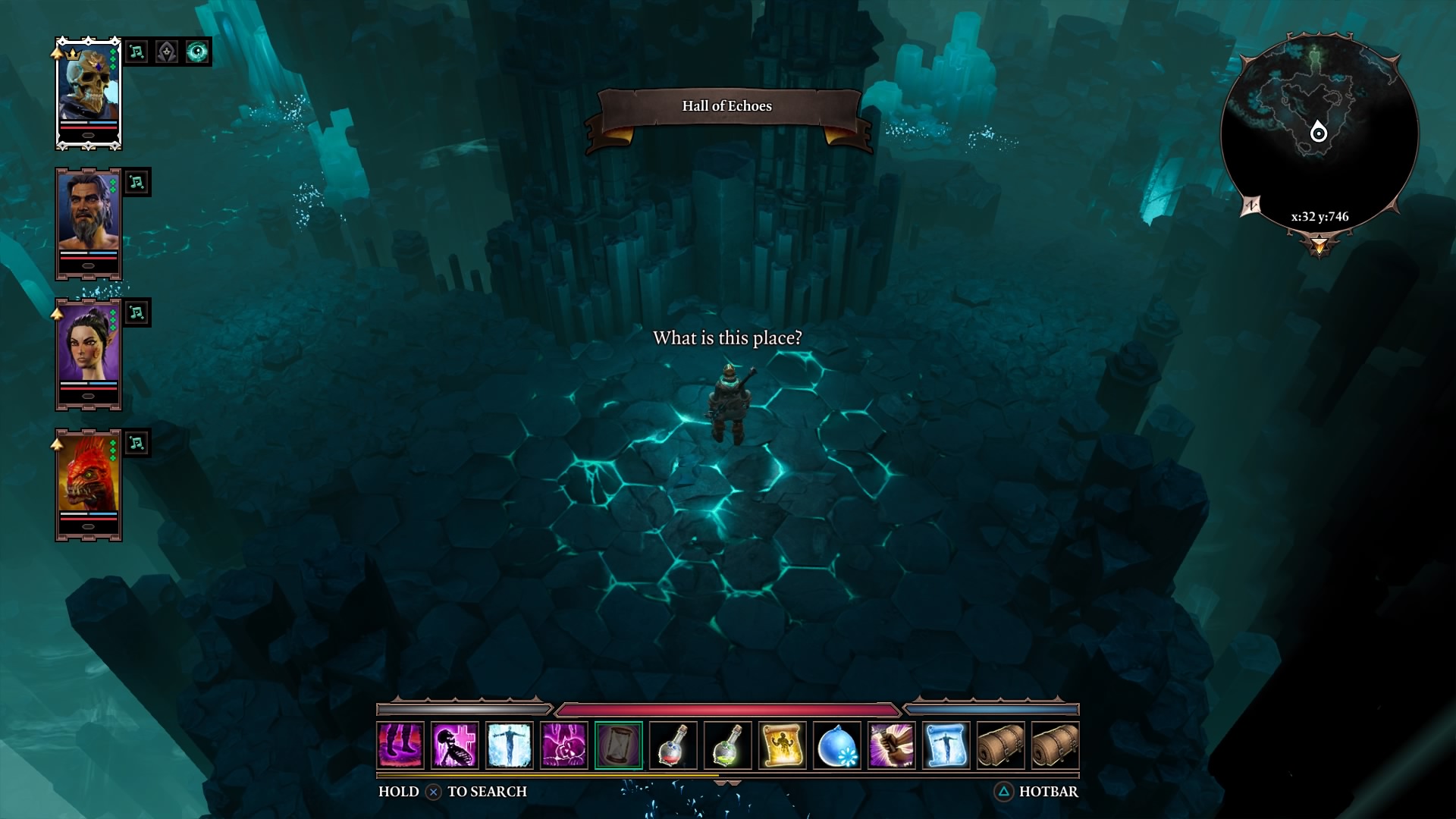1456x819 pixels.
Task: Activate the purple feet skill
Action: [x=400, y=745]
